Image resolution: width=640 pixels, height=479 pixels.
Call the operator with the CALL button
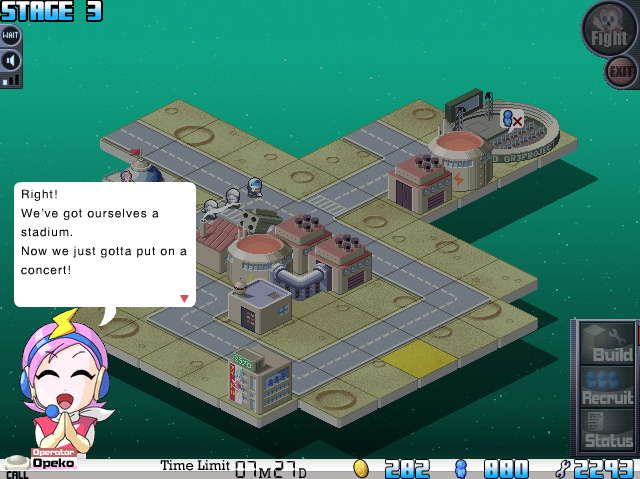(17, 467)
